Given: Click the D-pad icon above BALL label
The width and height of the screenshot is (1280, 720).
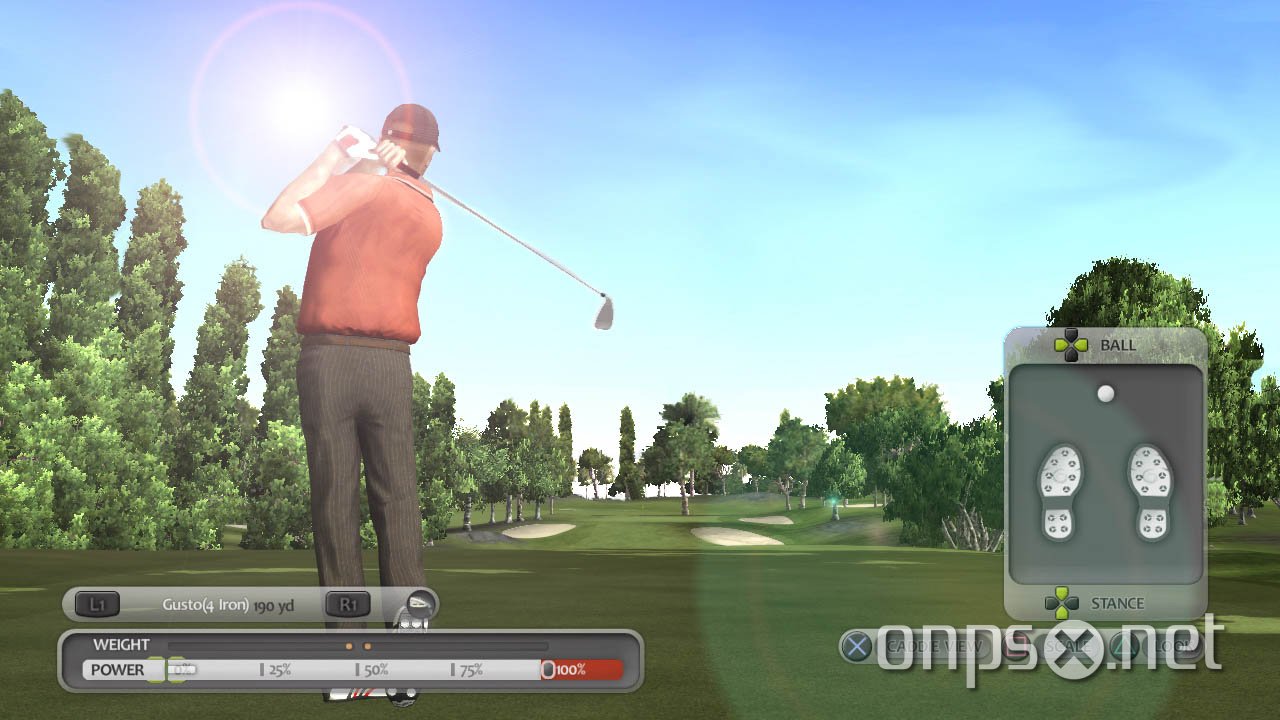Looking at the screenshot, I should click(x=1072, y=344).
